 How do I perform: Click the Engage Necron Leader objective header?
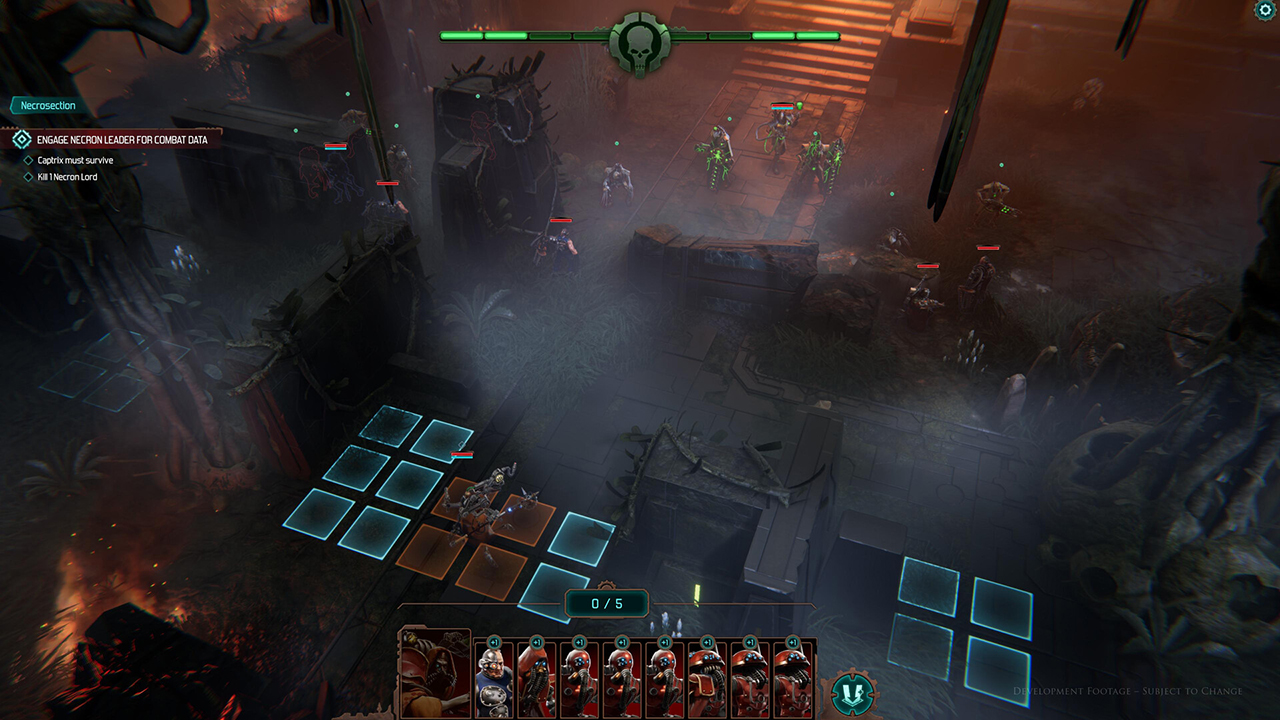[120, 140]
